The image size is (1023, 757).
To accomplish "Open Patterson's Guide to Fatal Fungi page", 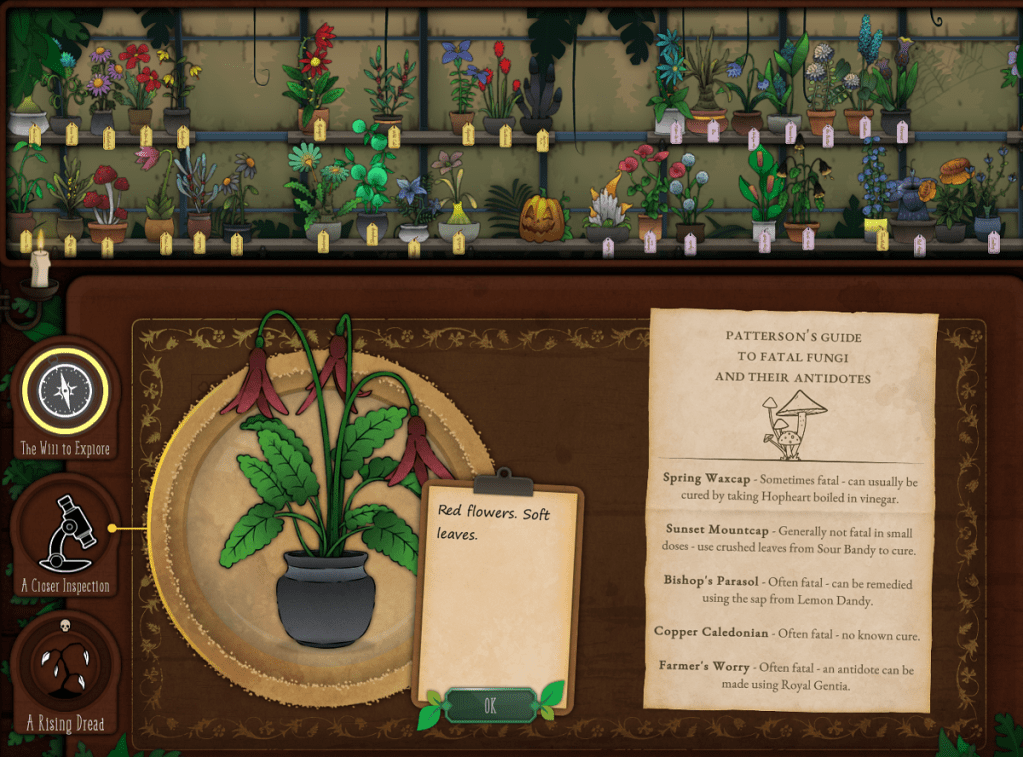I will point(792,508).
